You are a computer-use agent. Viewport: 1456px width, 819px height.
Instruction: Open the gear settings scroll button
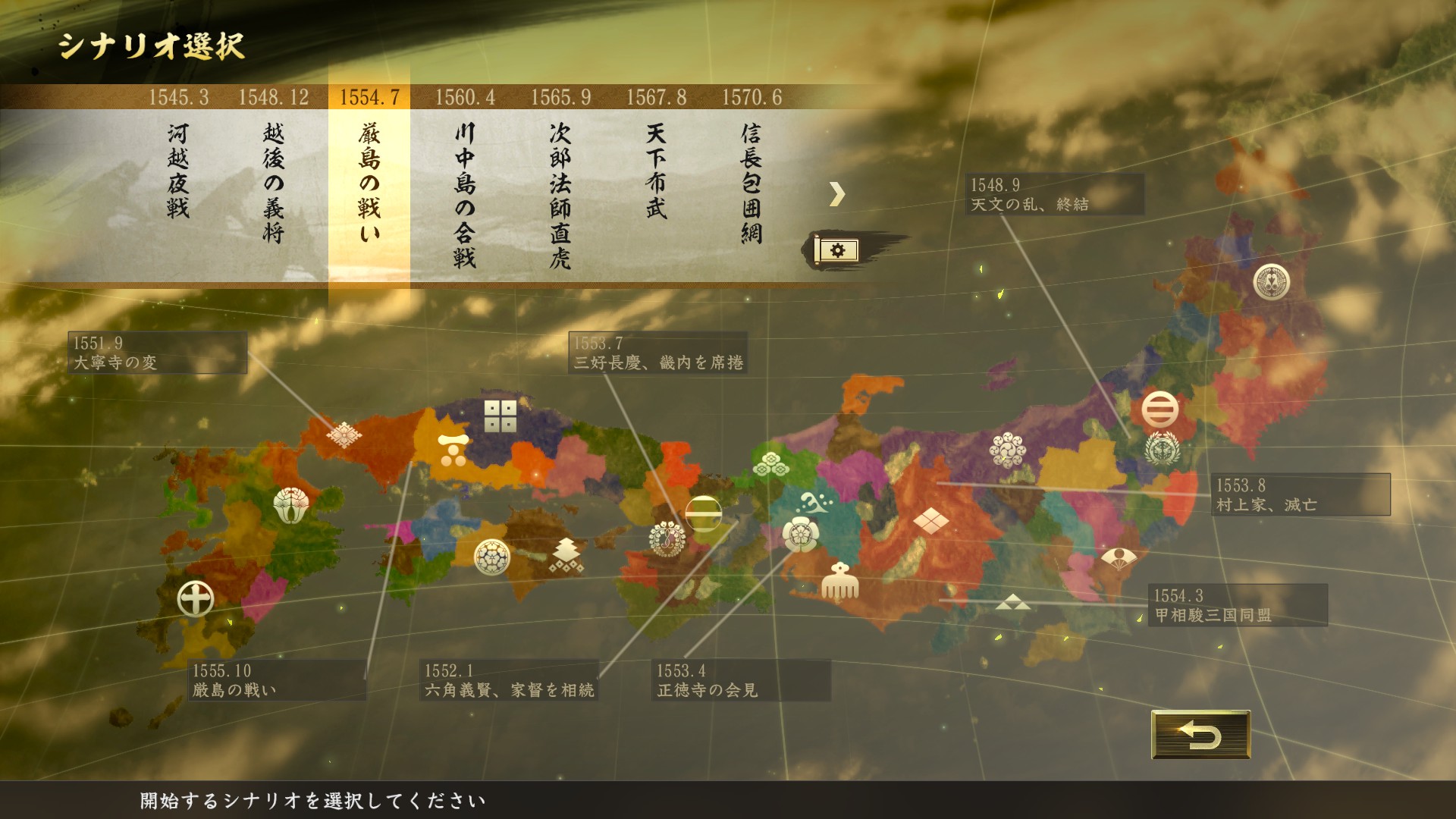[836, 249]
